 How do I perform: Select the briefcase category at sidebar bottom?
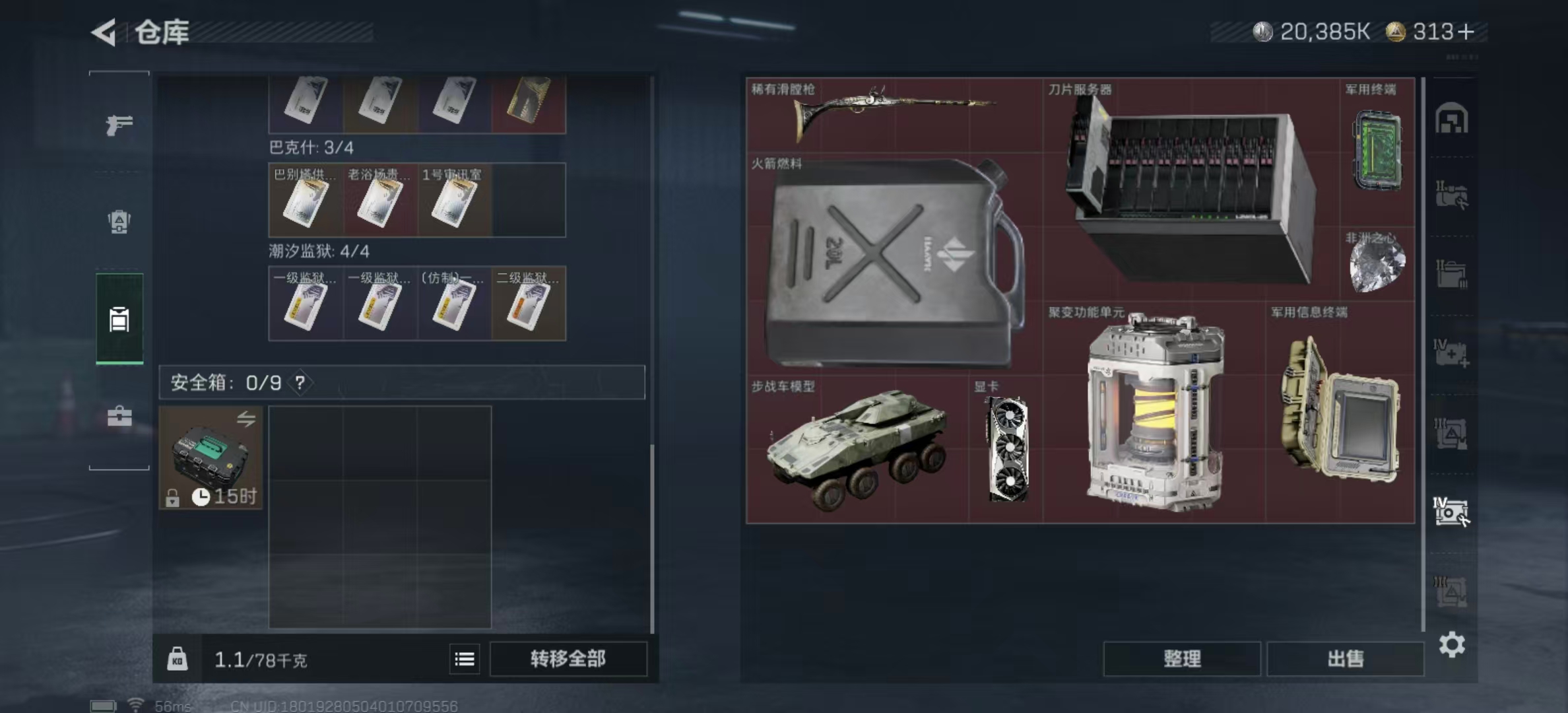click(119, 415)
